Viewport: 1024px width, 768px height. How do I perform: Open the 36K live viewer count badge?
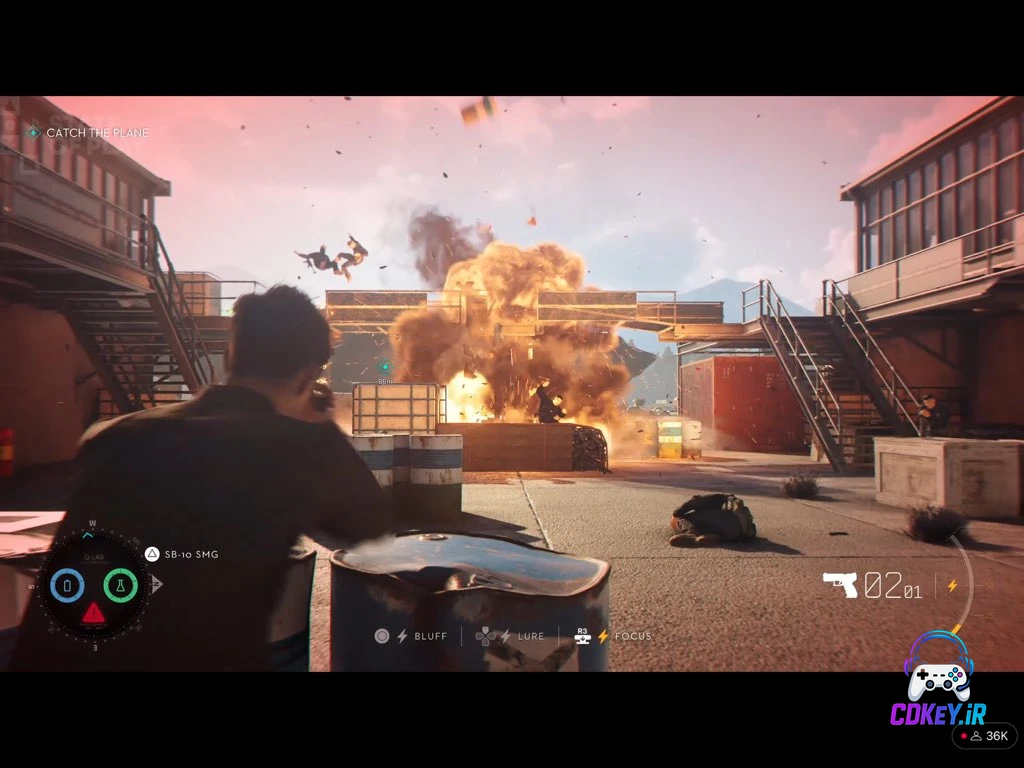[x=984, y=736]
